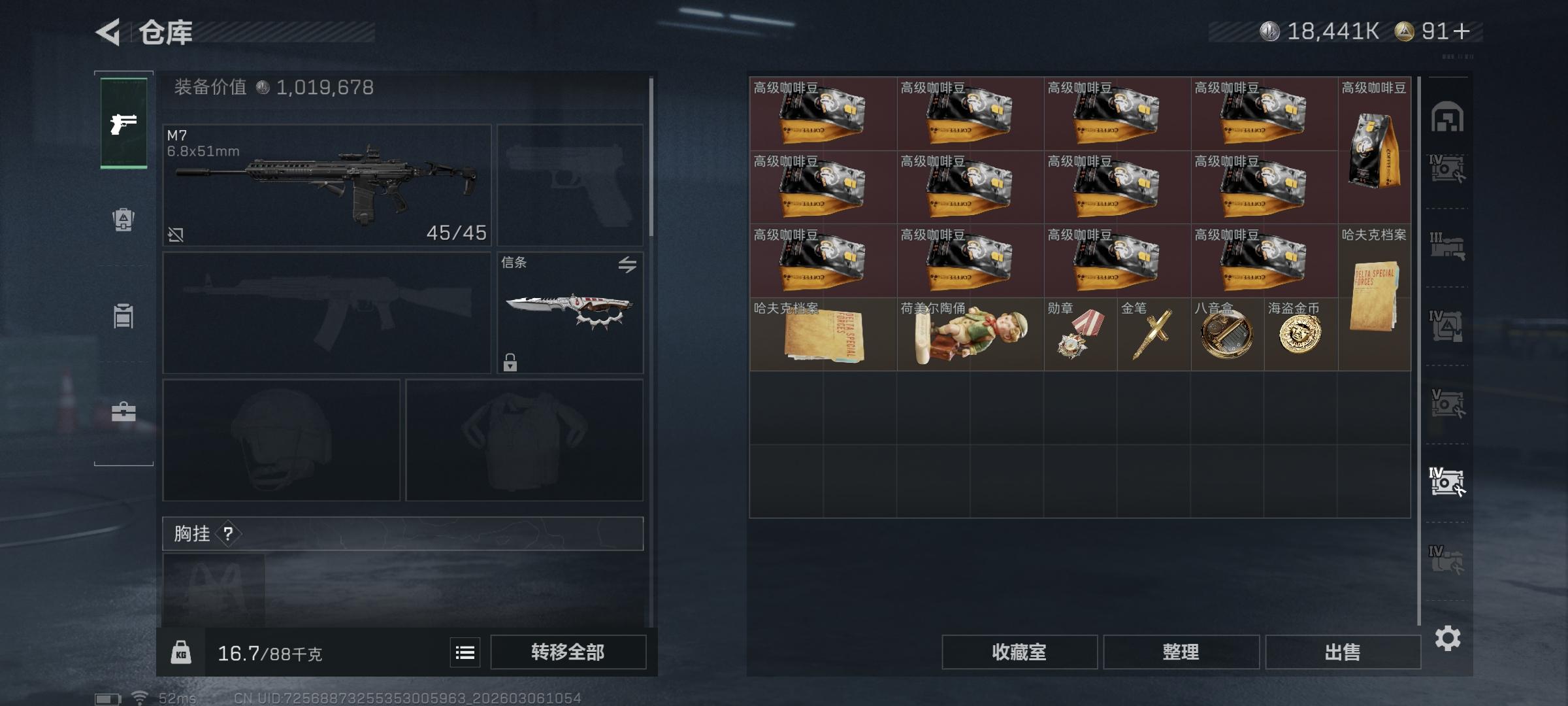Choose the 金笔 gold pen item

pyautogui.click(x=1154, y=335)
